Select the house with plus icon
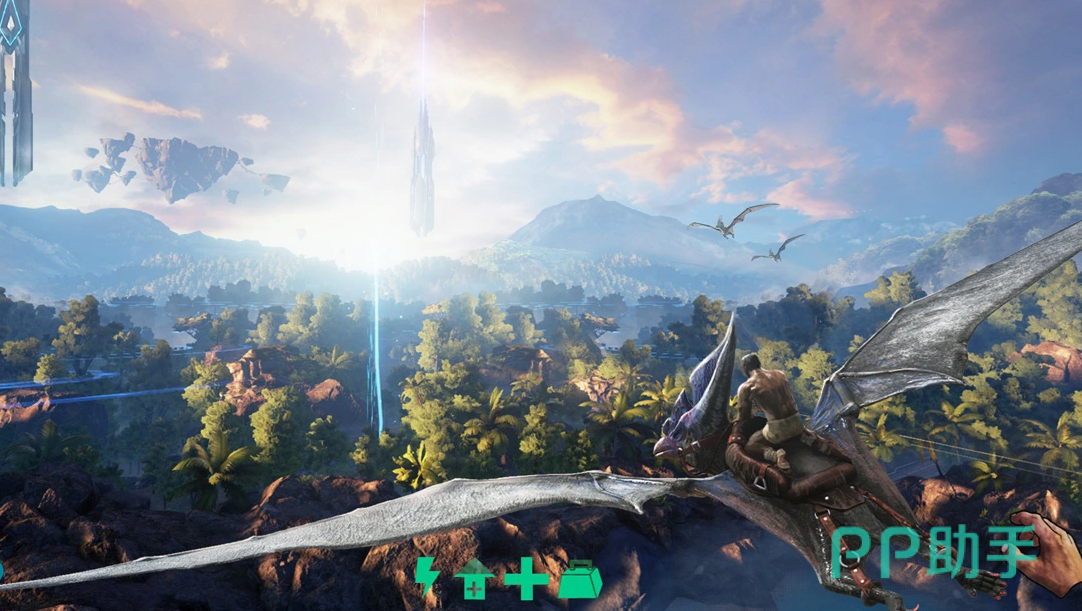This screenshot has width=1082, height=611. (x=475, y=579)
